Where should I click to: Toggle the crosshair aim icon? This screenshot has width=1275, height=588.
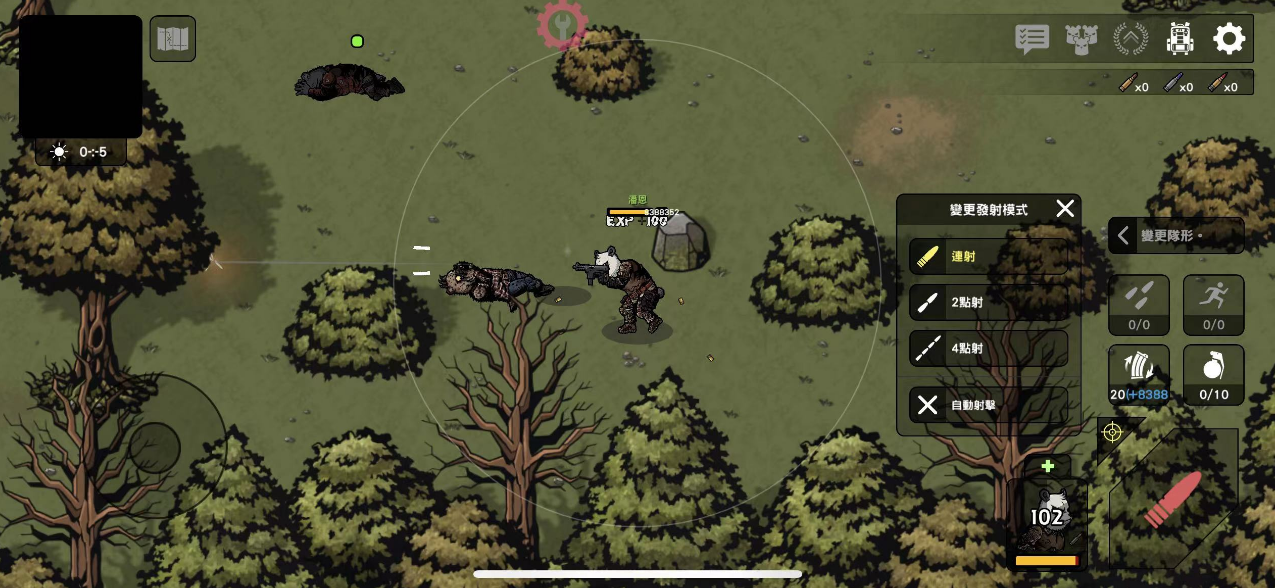click(x=1112, y=432)
